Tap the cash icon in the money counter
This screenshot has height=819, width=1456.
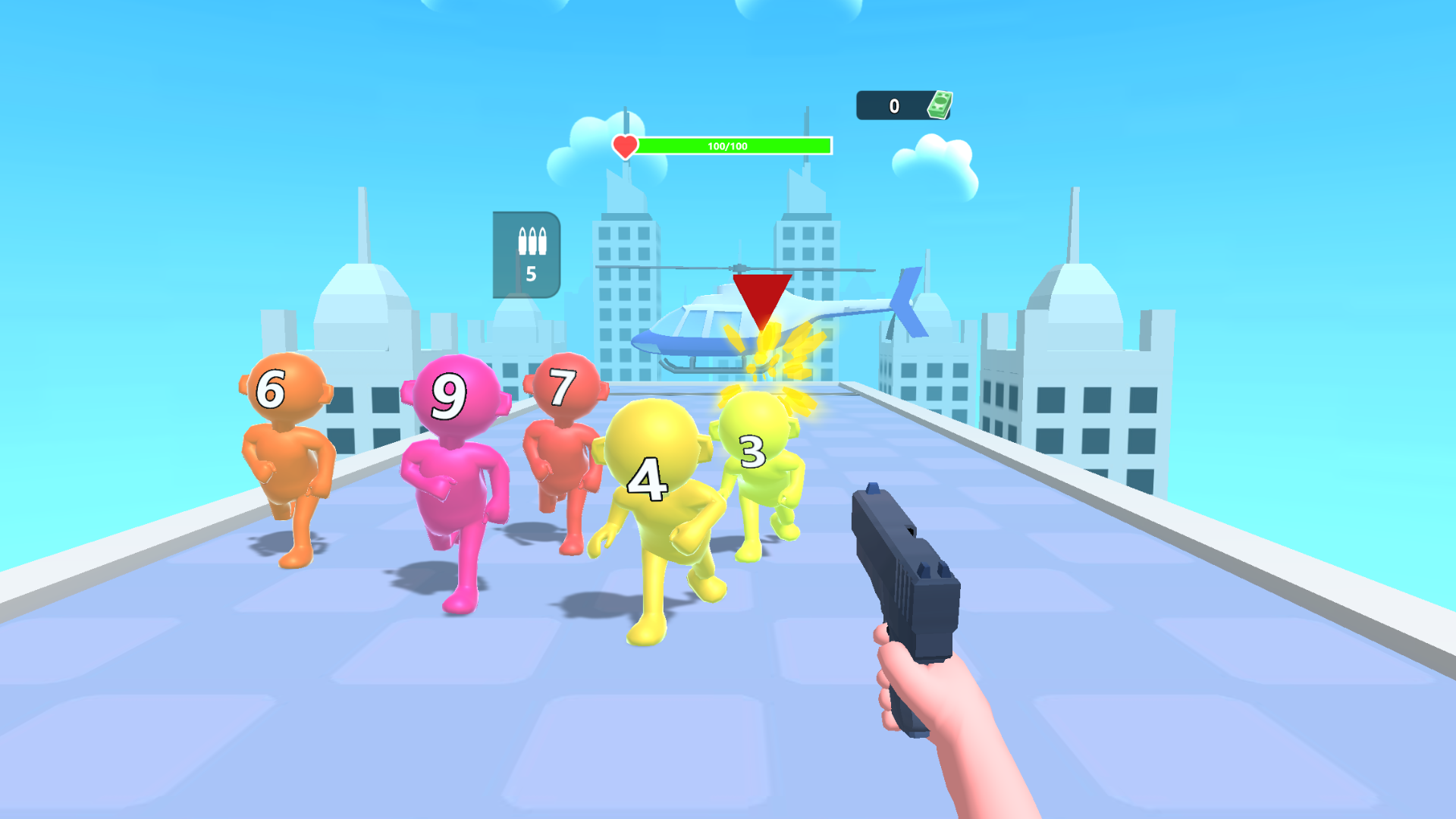[x=939, y=105]
